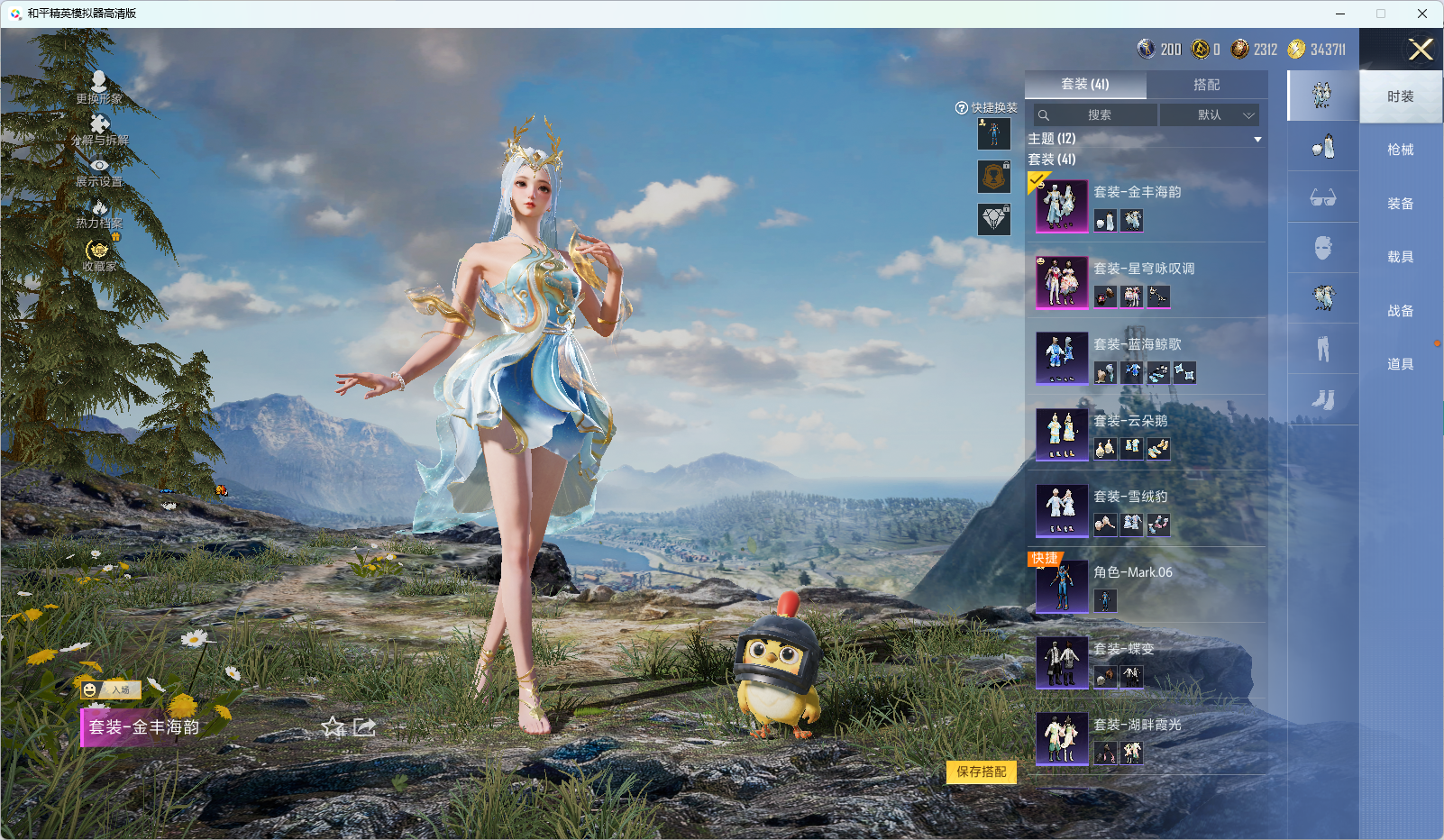This screenshot has height=840, width=1444.
Task: Open the 载具 category
Action: [x=1400, y=257]
